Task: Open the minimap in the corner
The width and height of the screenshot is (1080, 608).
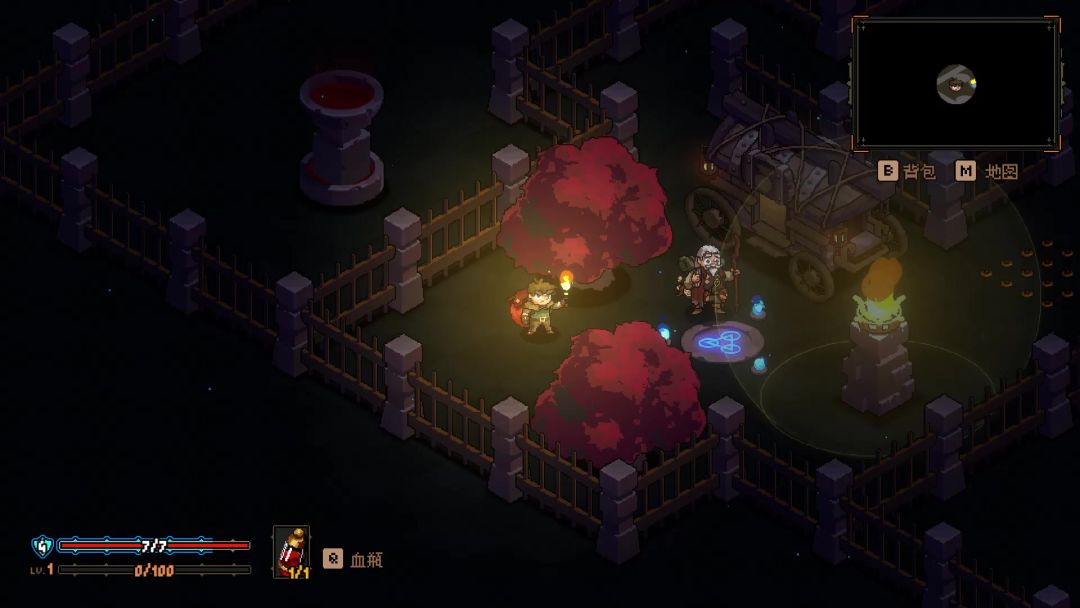Action: (955, 84)
